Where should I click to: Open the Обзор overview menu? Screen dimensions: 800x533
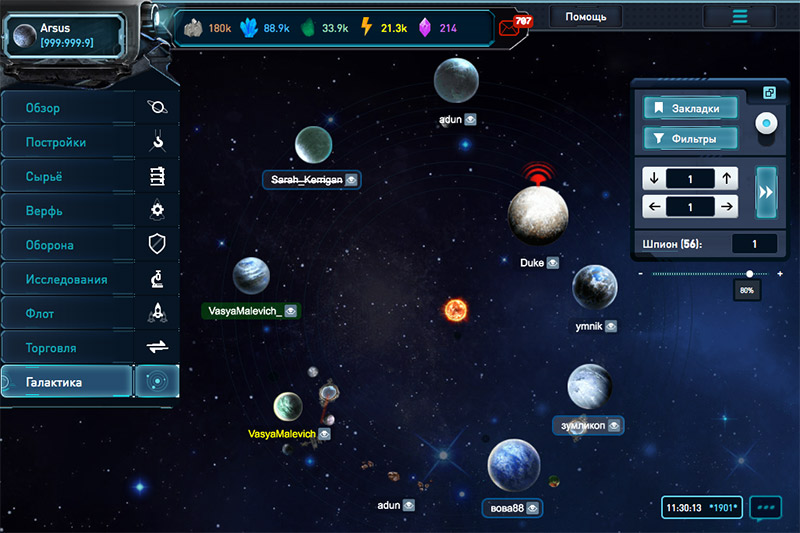pyautogui.click(x=68, y=108)
